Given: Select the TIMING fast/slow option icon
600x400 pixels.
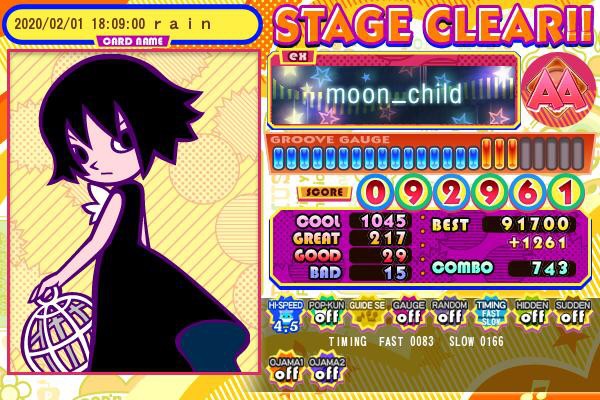Looking at the screenshot, I should [x=490, y=314].
